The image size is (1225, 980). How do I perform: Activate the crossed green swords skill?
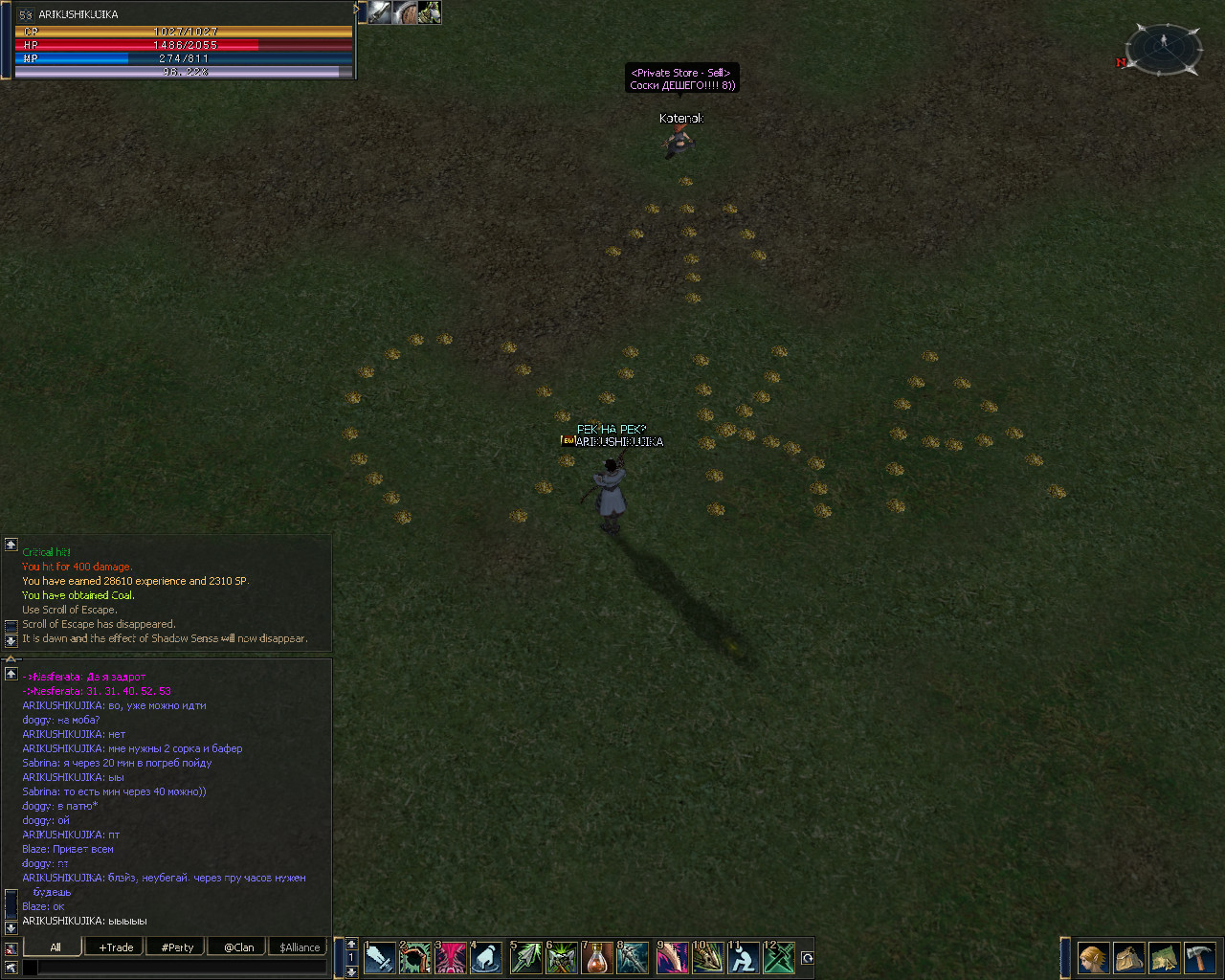pos(779,958)
